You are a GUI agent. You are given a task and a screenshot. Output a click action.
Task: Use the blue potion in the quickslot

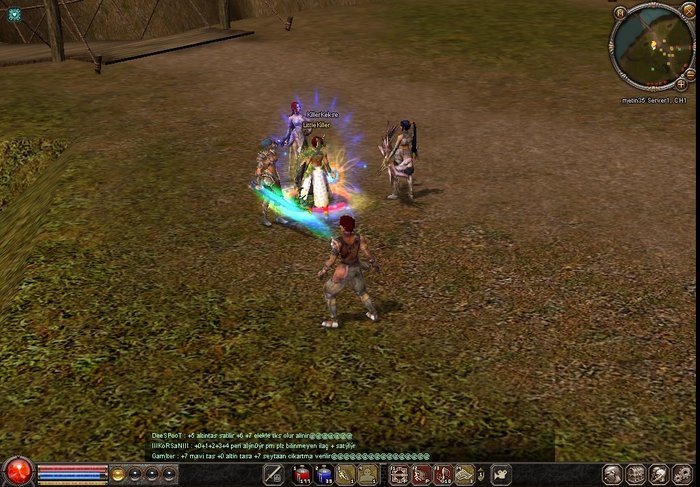(322, 475)
